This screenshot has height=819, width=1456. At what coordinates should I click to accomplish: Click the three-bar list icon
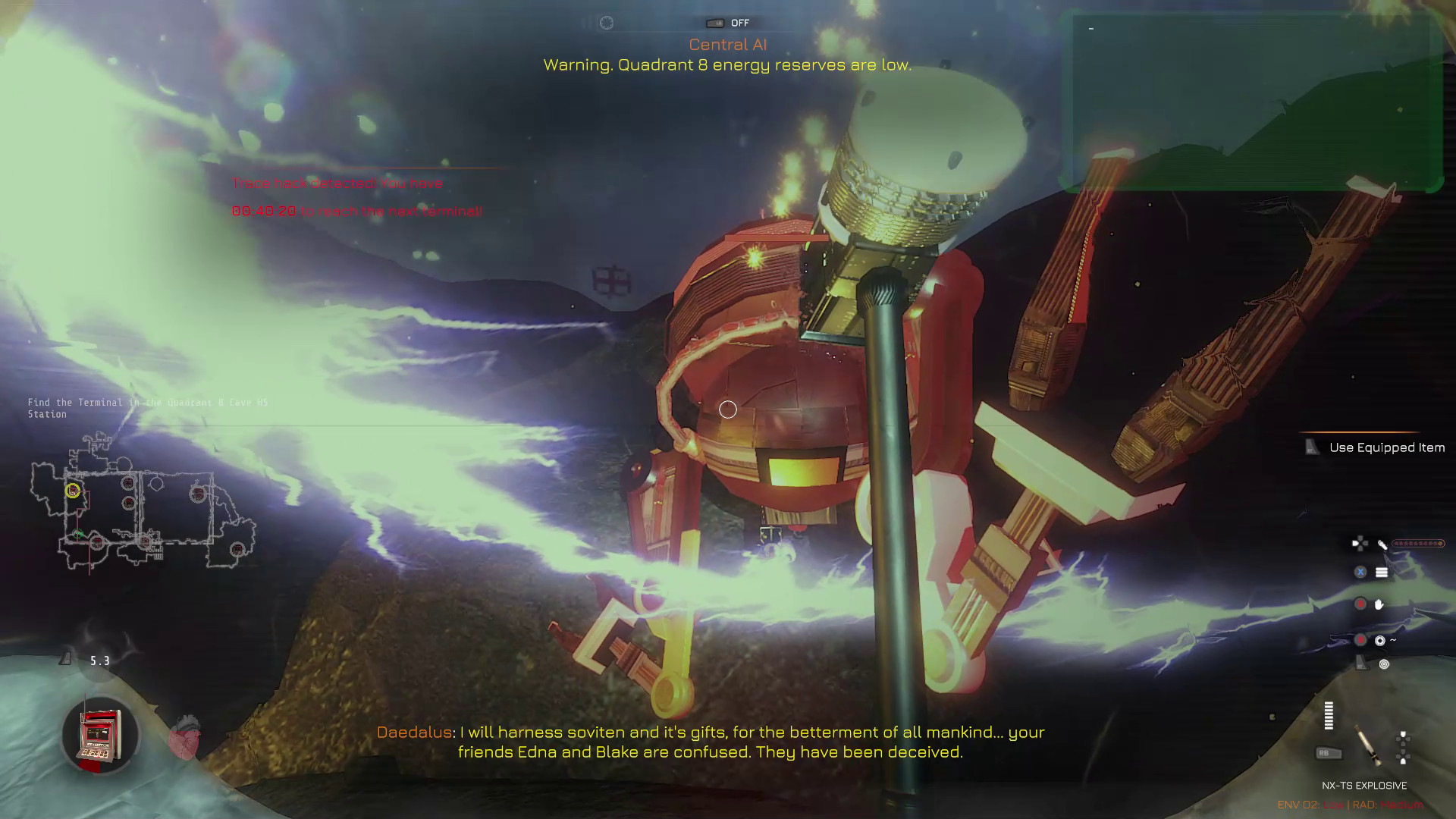click(x=1382, y=573)
